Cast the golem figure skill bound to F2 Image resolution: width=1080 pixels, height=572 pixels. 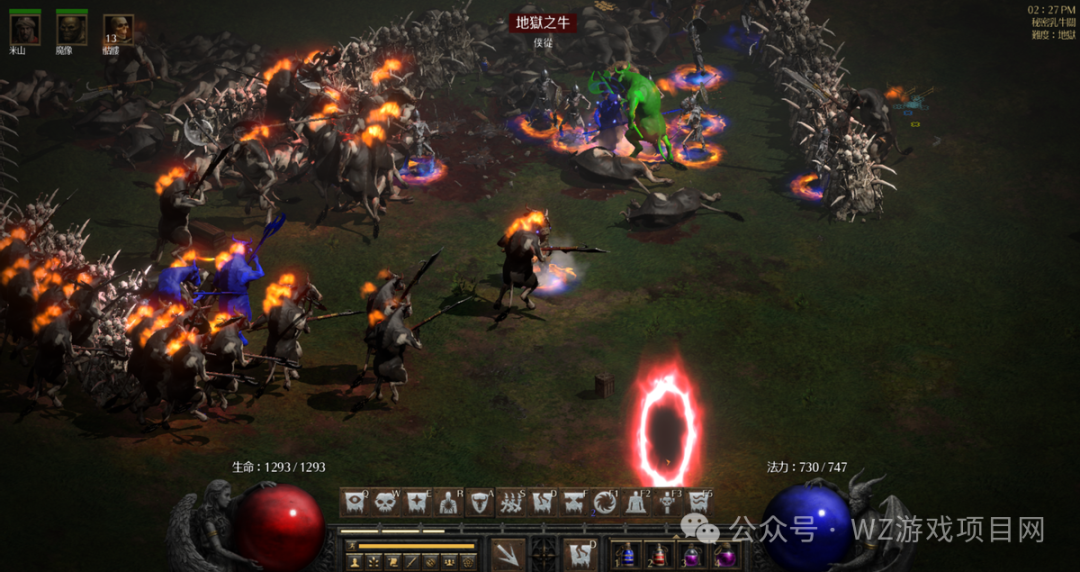coord(636,502)
